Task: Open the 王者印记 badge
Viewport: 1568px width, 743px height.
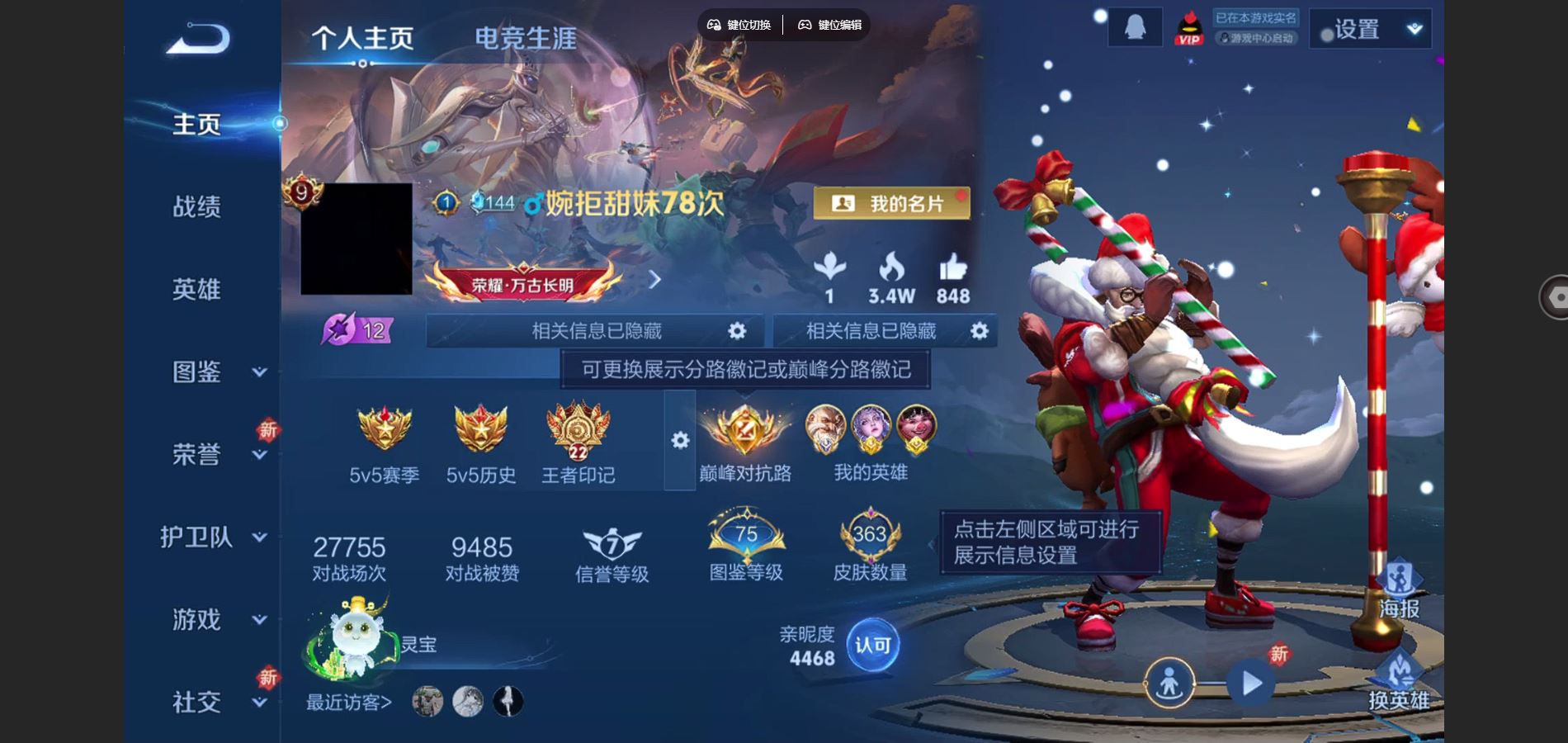Action: pyautogui.click(x=578, y=443)
